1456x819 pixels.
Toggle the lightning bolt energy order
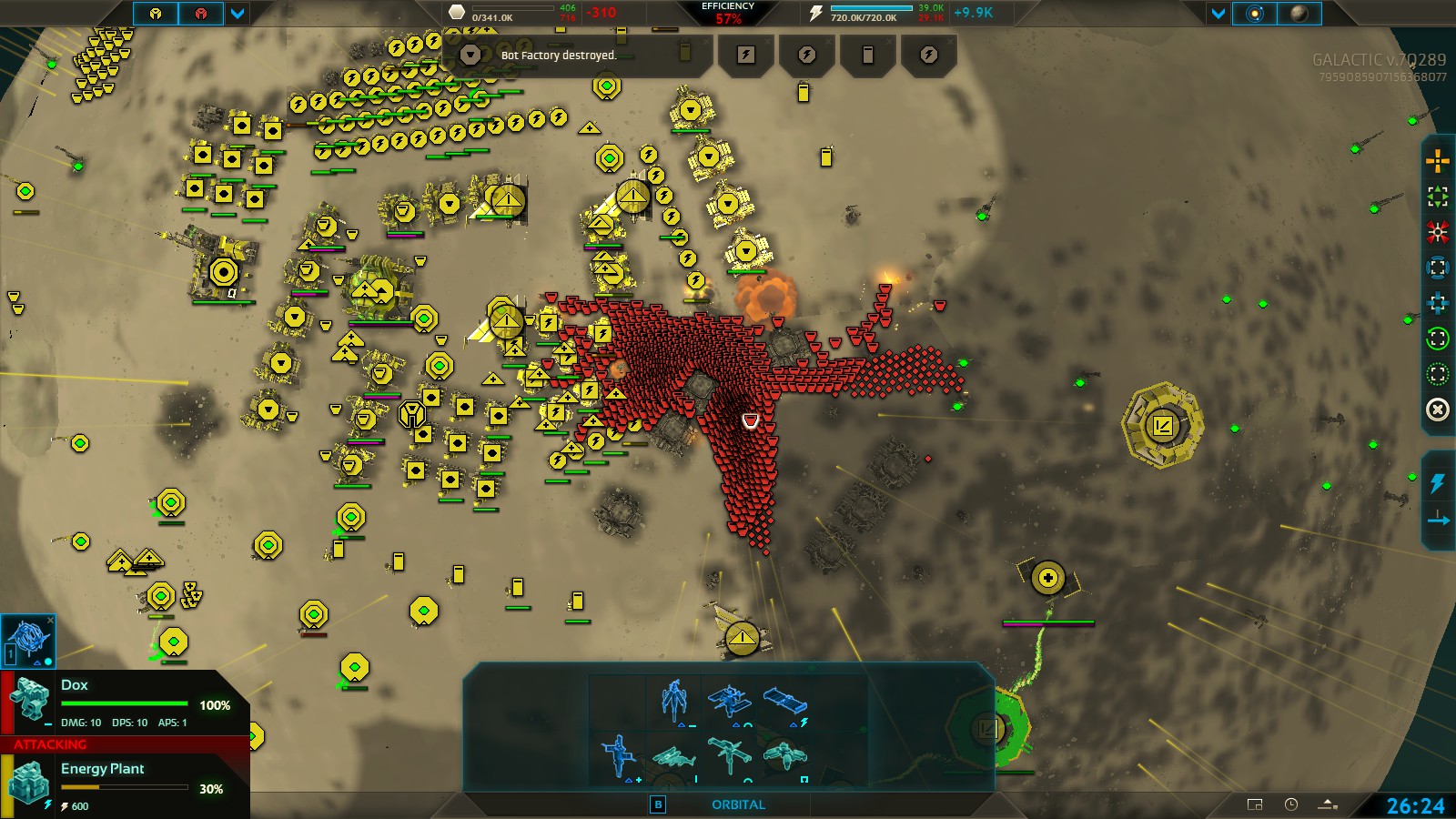(x=1438, y=482)
